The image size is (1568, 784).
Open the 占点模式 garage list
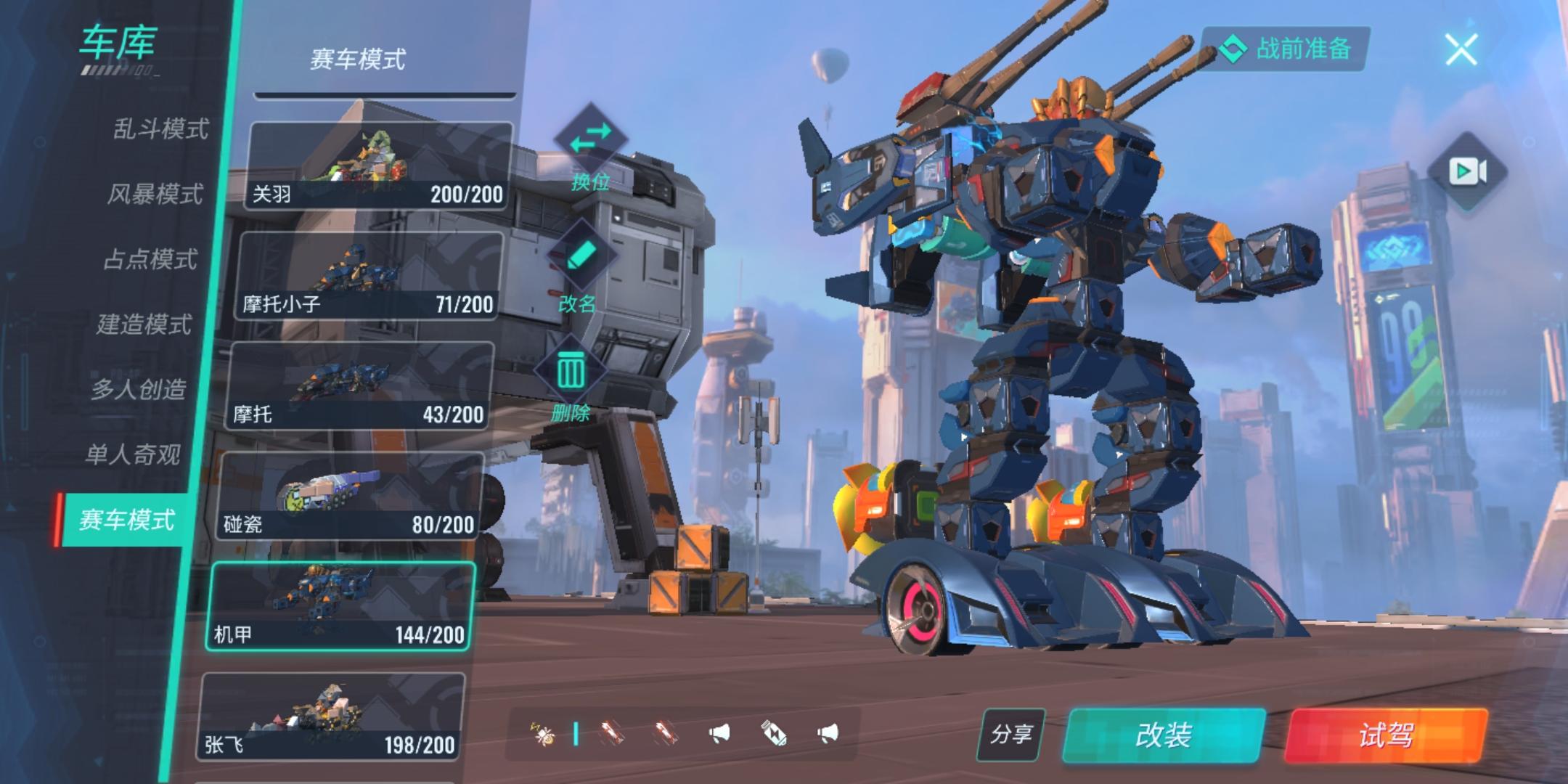[x=150, y=259]
